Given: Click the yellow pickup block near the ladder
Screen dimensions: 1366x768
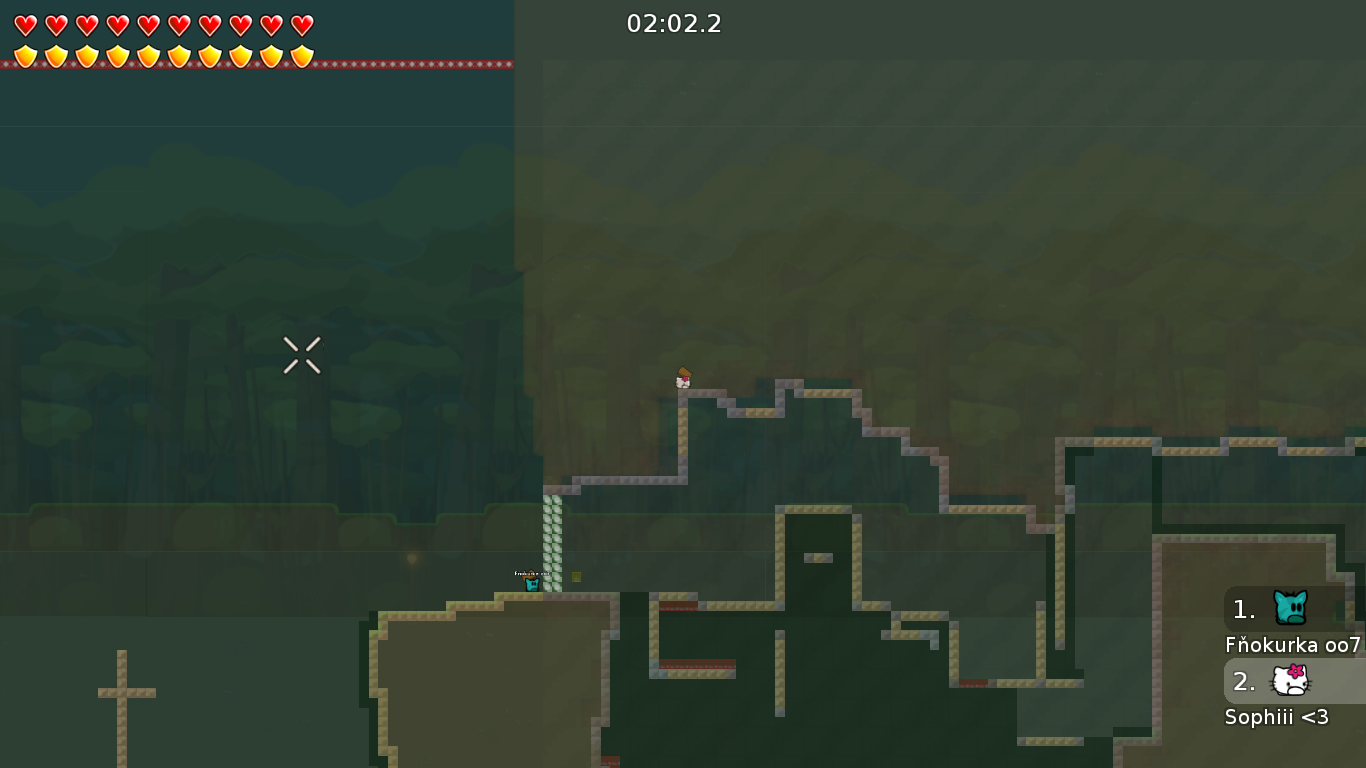Looking at the screenshot, I should [576, 578].
